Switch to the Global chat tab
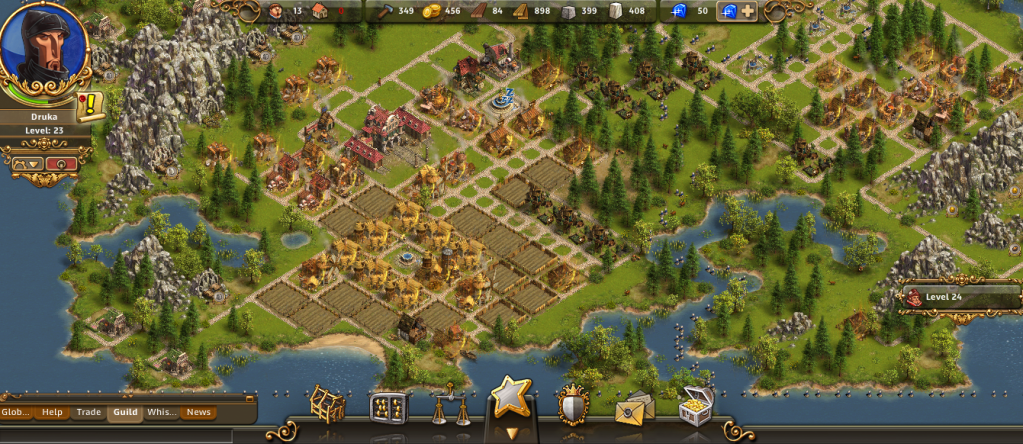Screen dimensions: 1023x444 point(16,412)
